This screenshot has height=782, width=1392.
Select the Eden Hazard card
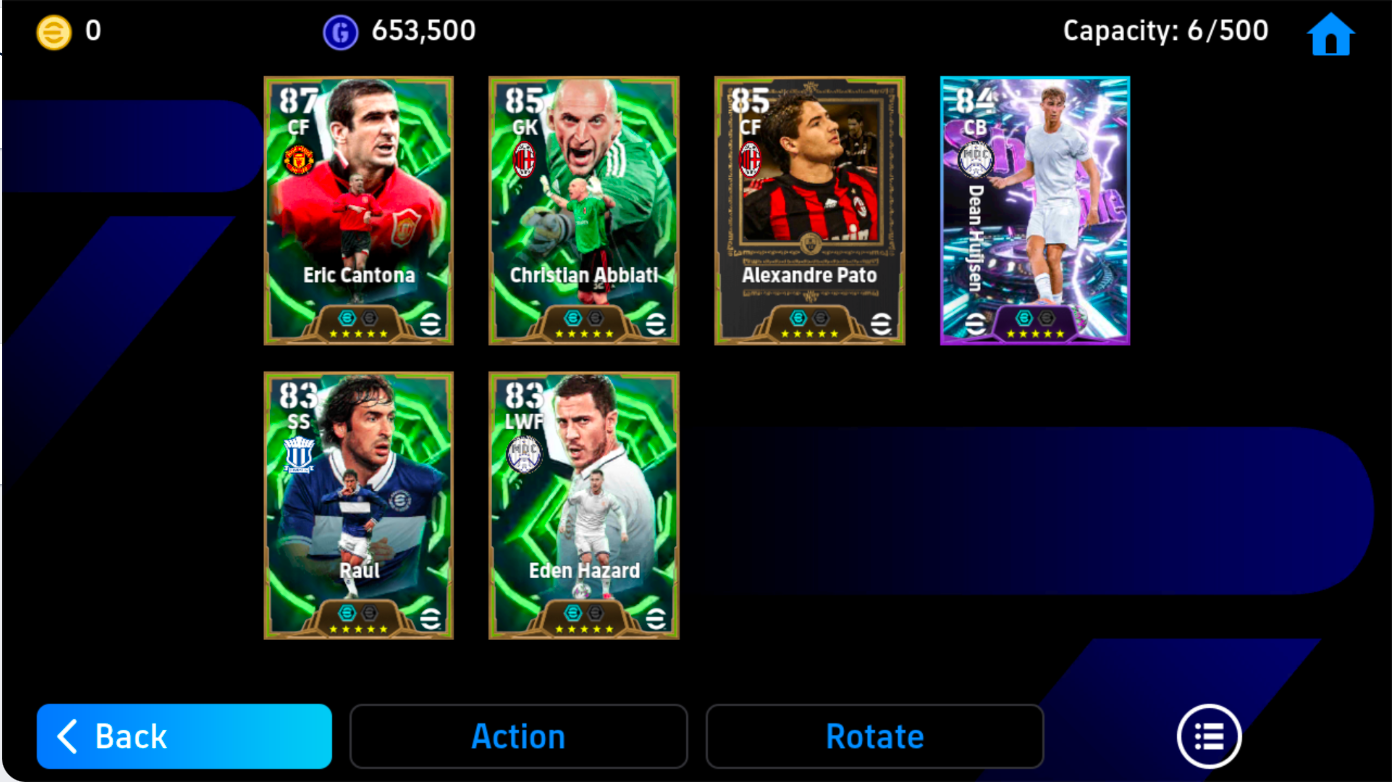click(583, 505)
